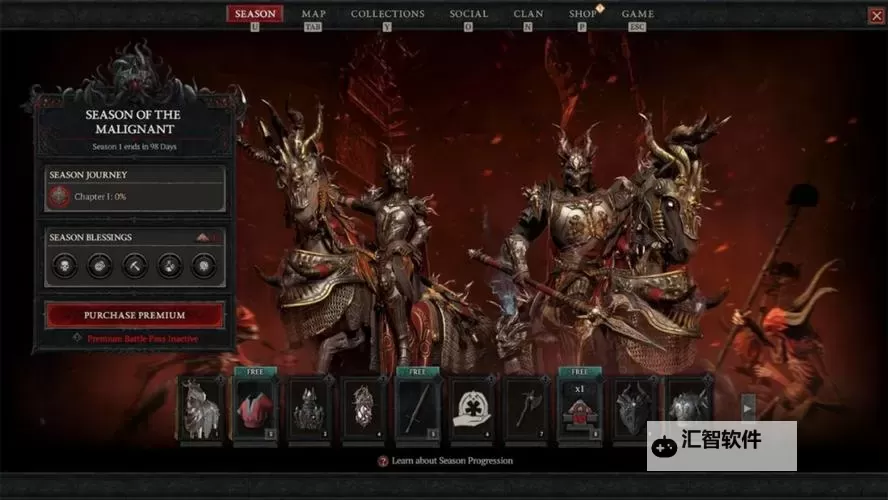
Task: Select the Clan tab
Action: (528, 14)
